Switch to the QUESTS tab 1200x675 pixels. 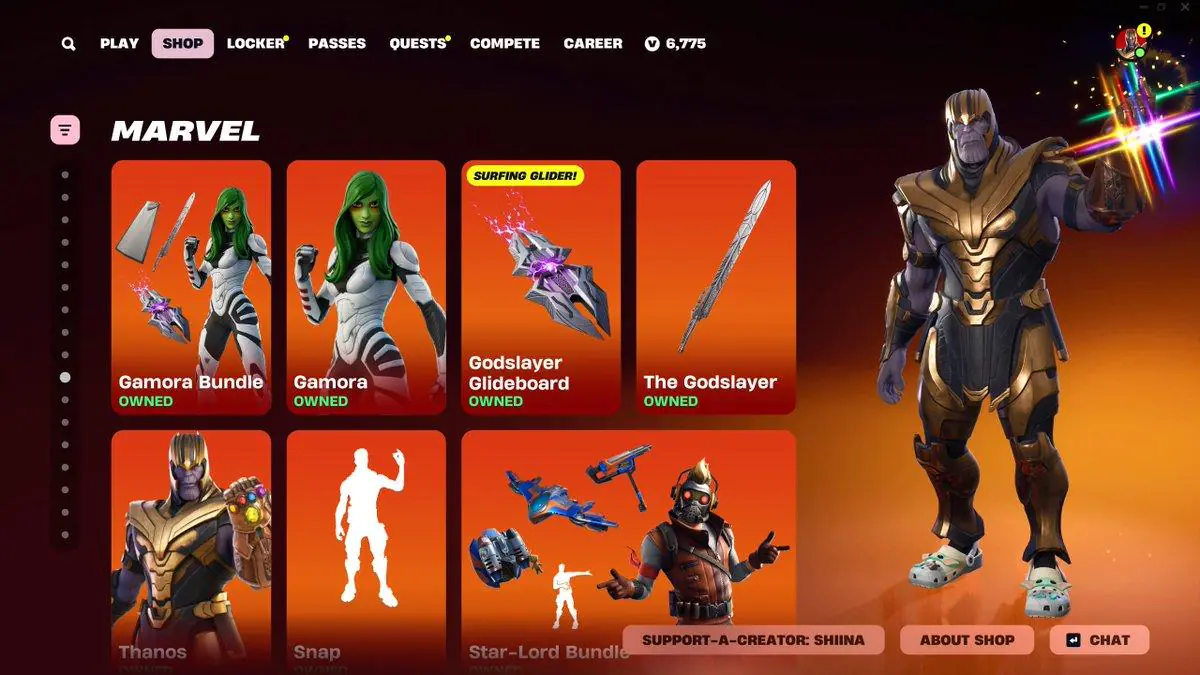pos(417,44)
